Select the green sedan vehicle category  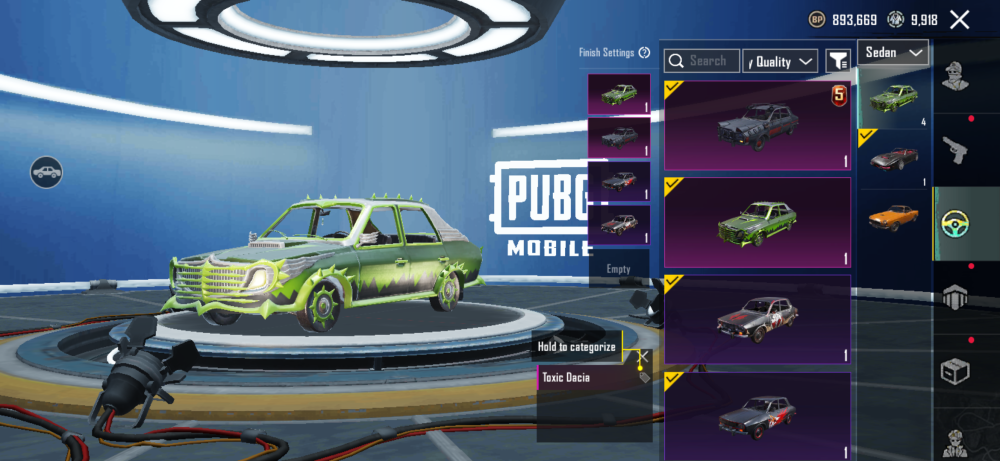tap(893, 99)
